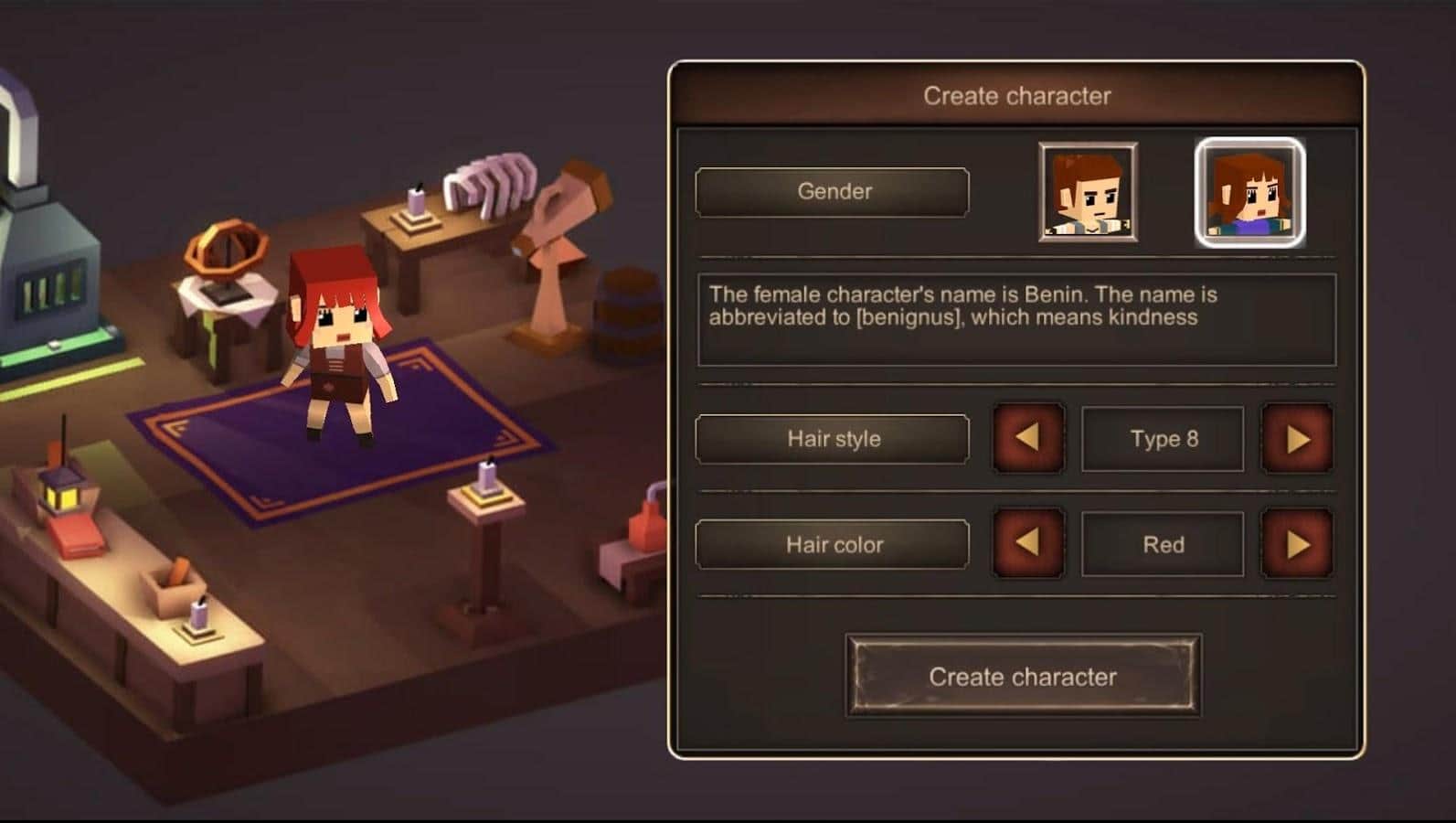Select the male character portrait

[x=1087, y=192]
